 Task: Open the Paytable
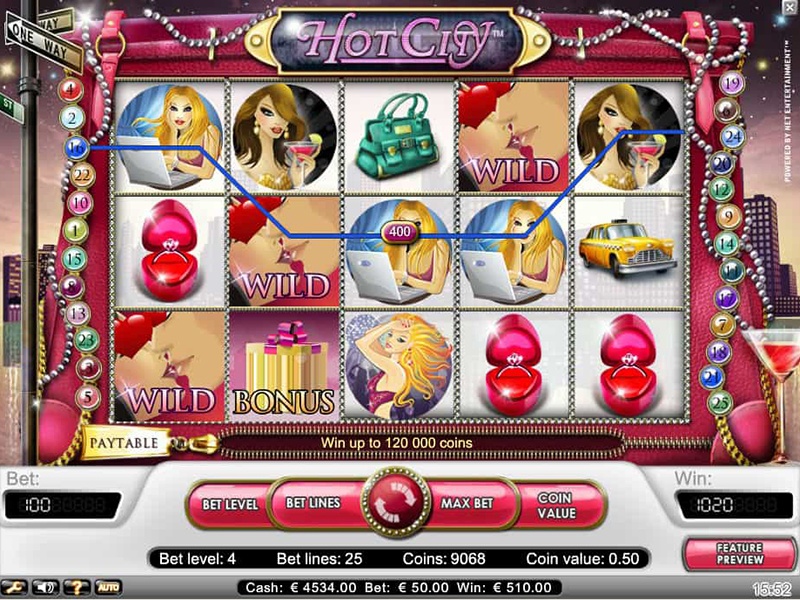[124, 441]
